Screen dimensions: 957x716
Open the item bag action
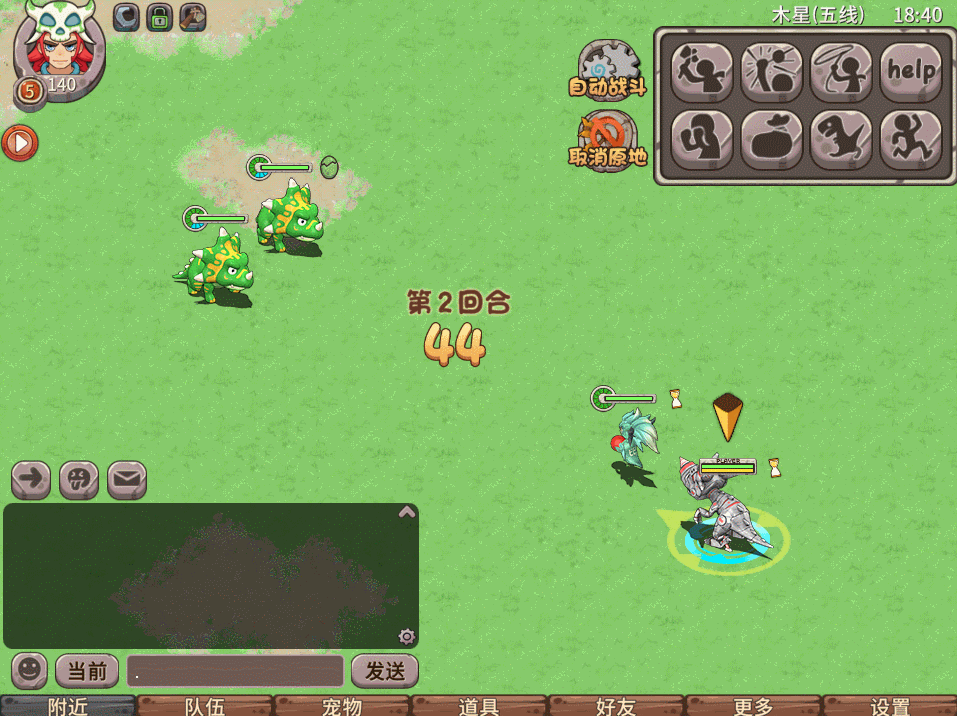(771, 139)
